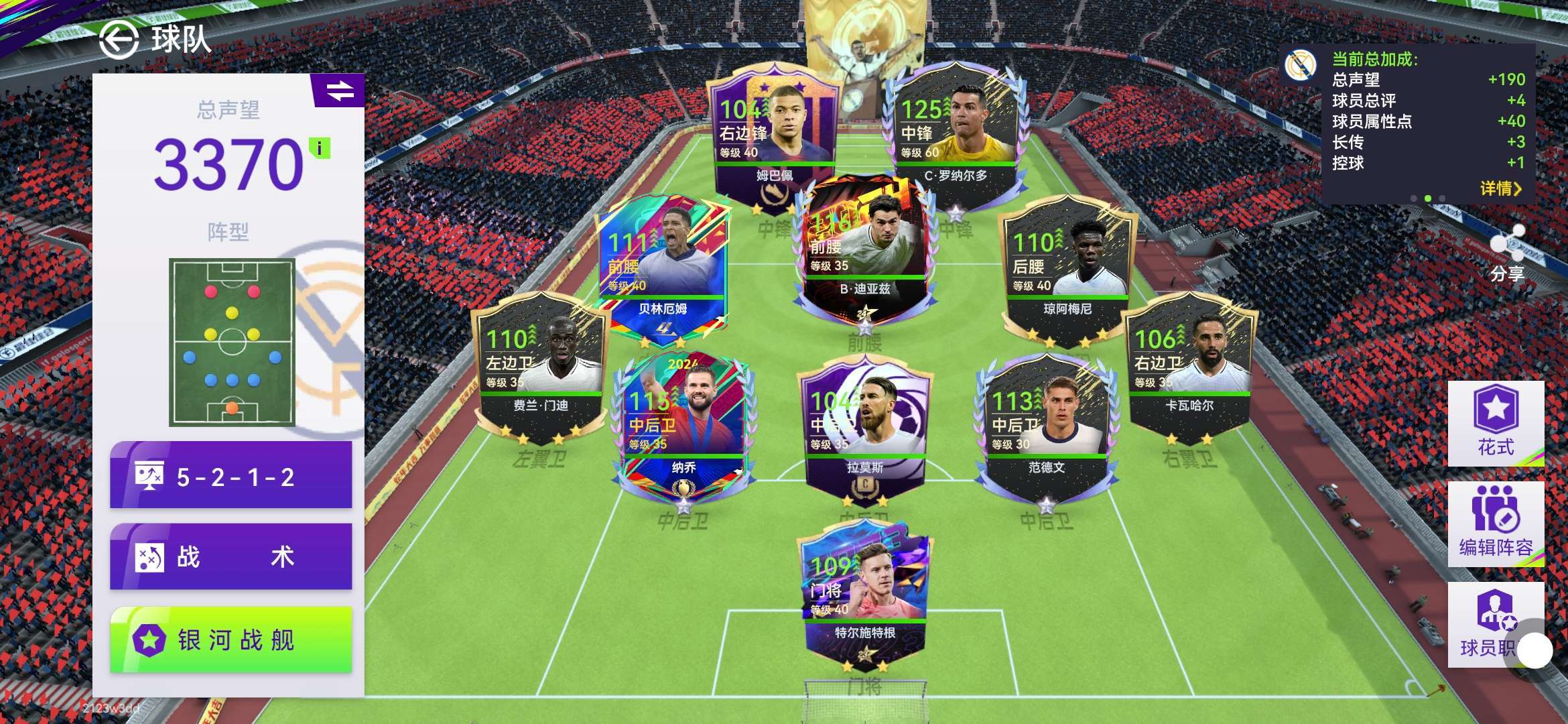This screenshot has width=1568, height=724.
Task: View 详情 bonus details
Action: (1500, 188)
